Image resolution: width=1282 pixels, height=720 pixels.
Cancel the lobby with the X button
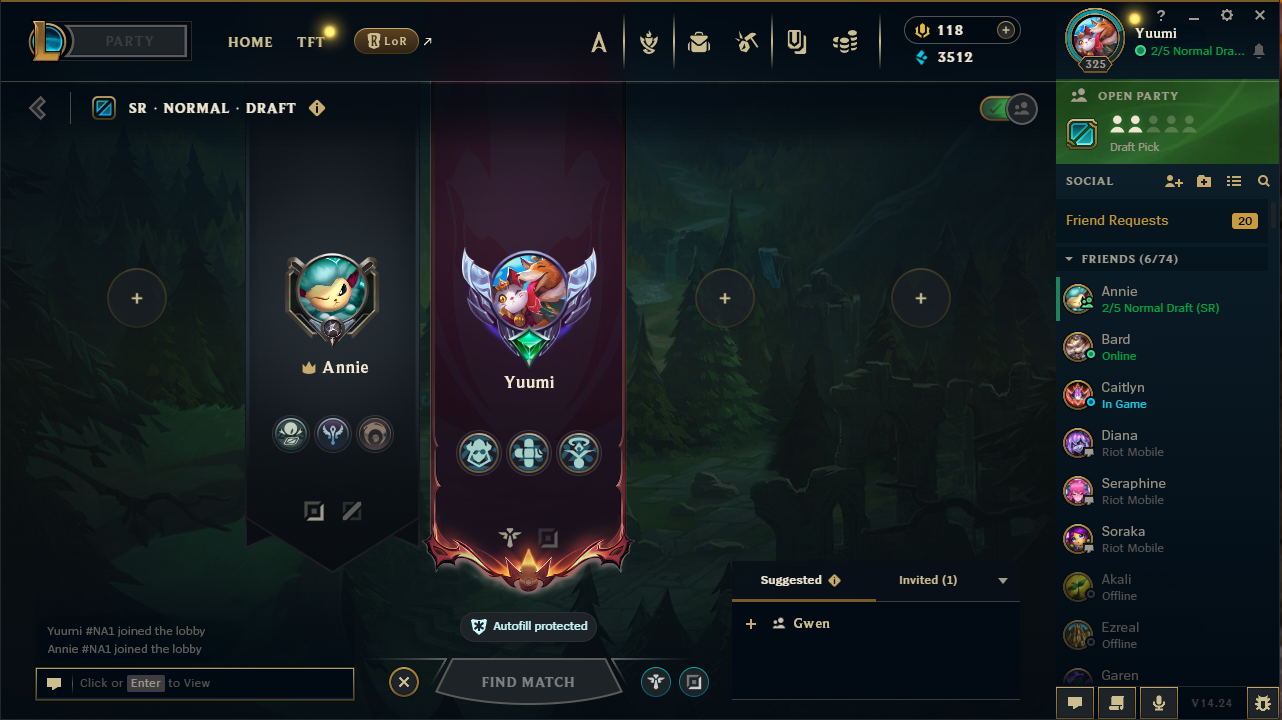[x=404, y=682]
